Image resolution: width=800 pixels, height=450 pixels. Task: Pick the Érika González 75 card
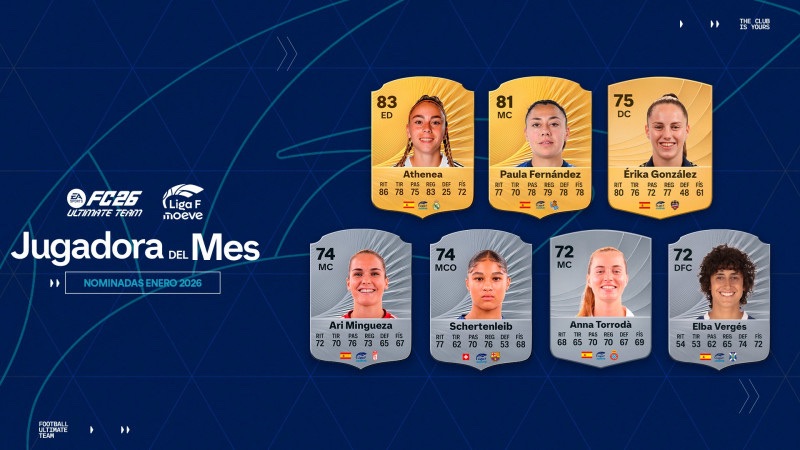[x=660, y=145]
